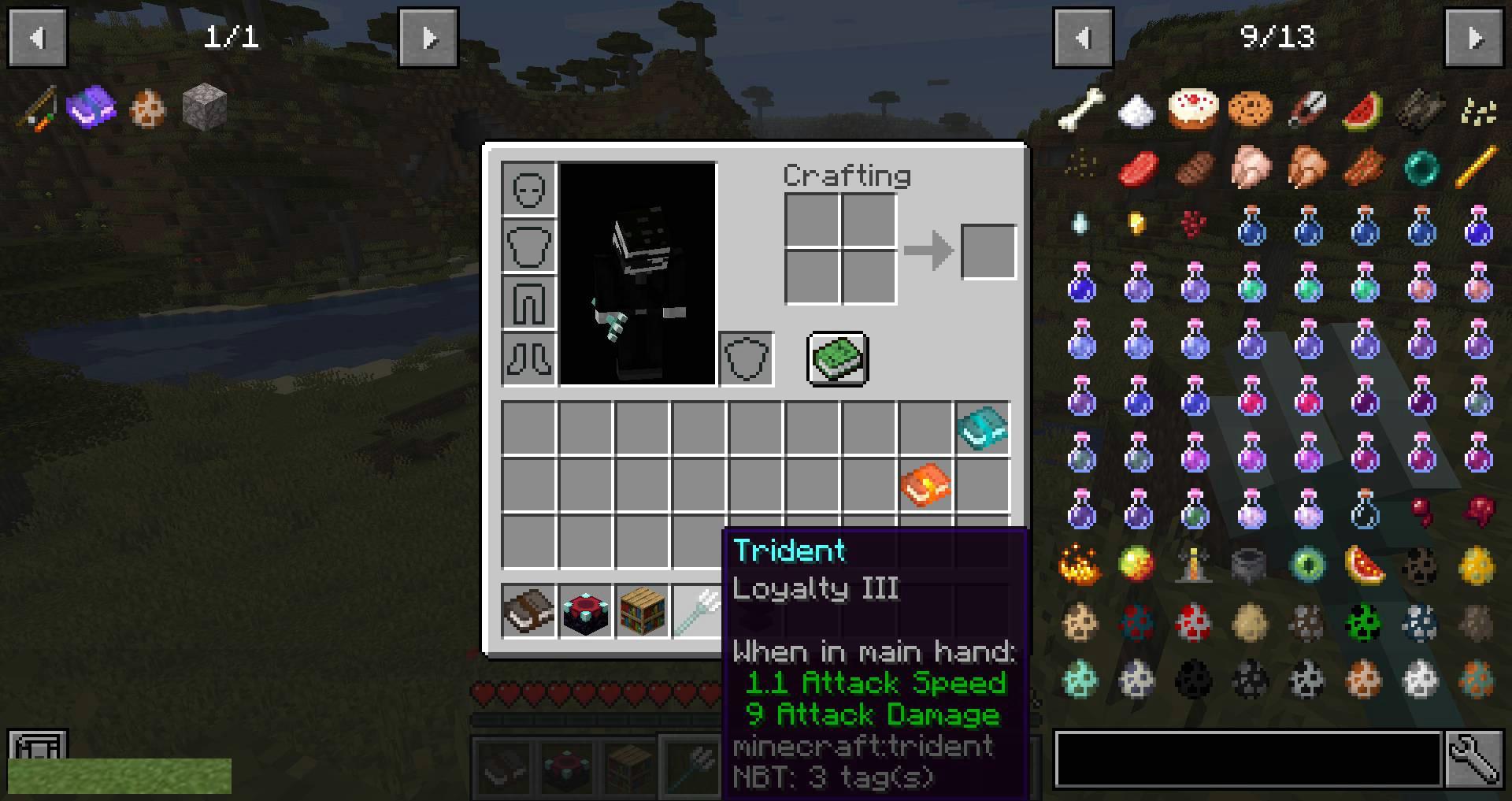Click the bookmarked purple enchanted book
The width and height of the screenshot is (1512, 801).
pos(91,107)
